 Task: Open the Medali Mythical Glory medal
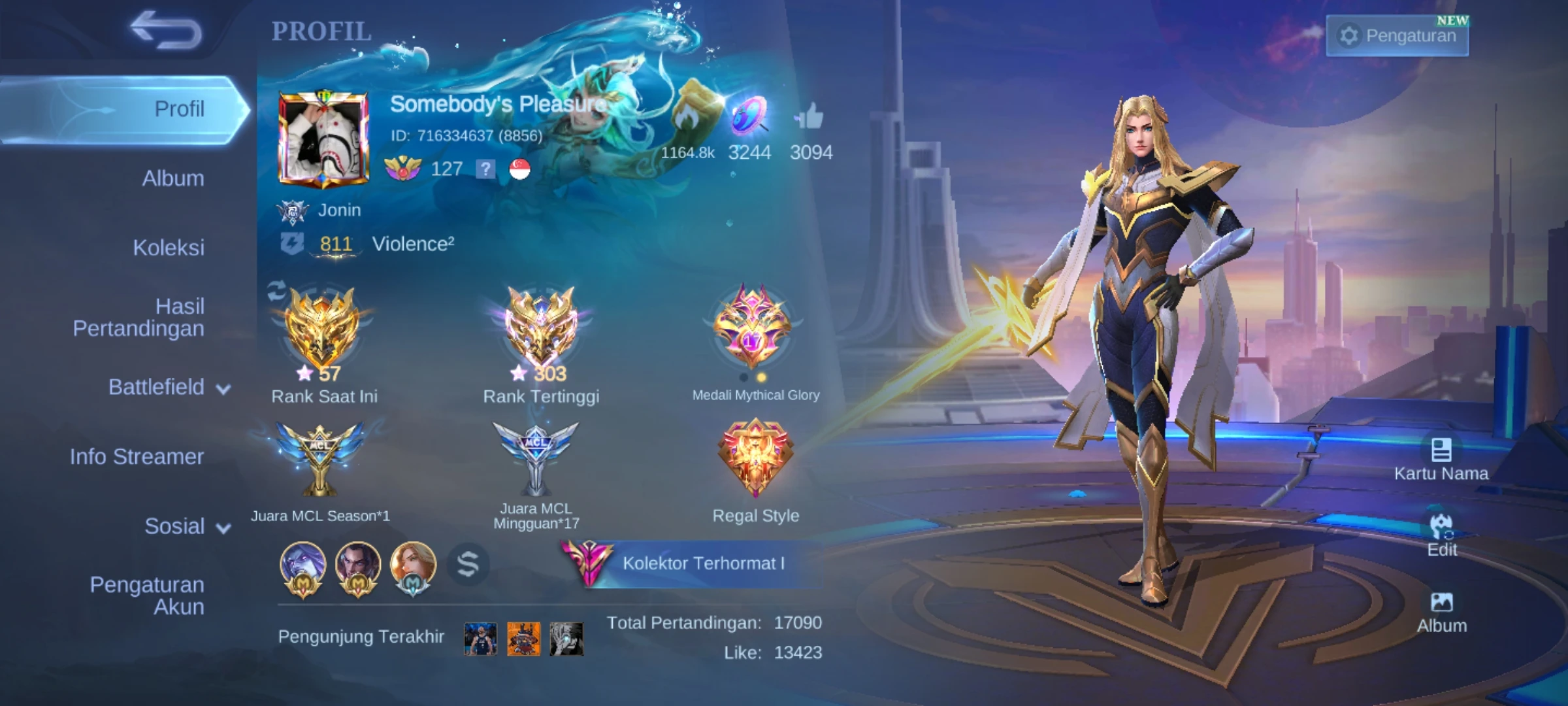coord(753,327)
